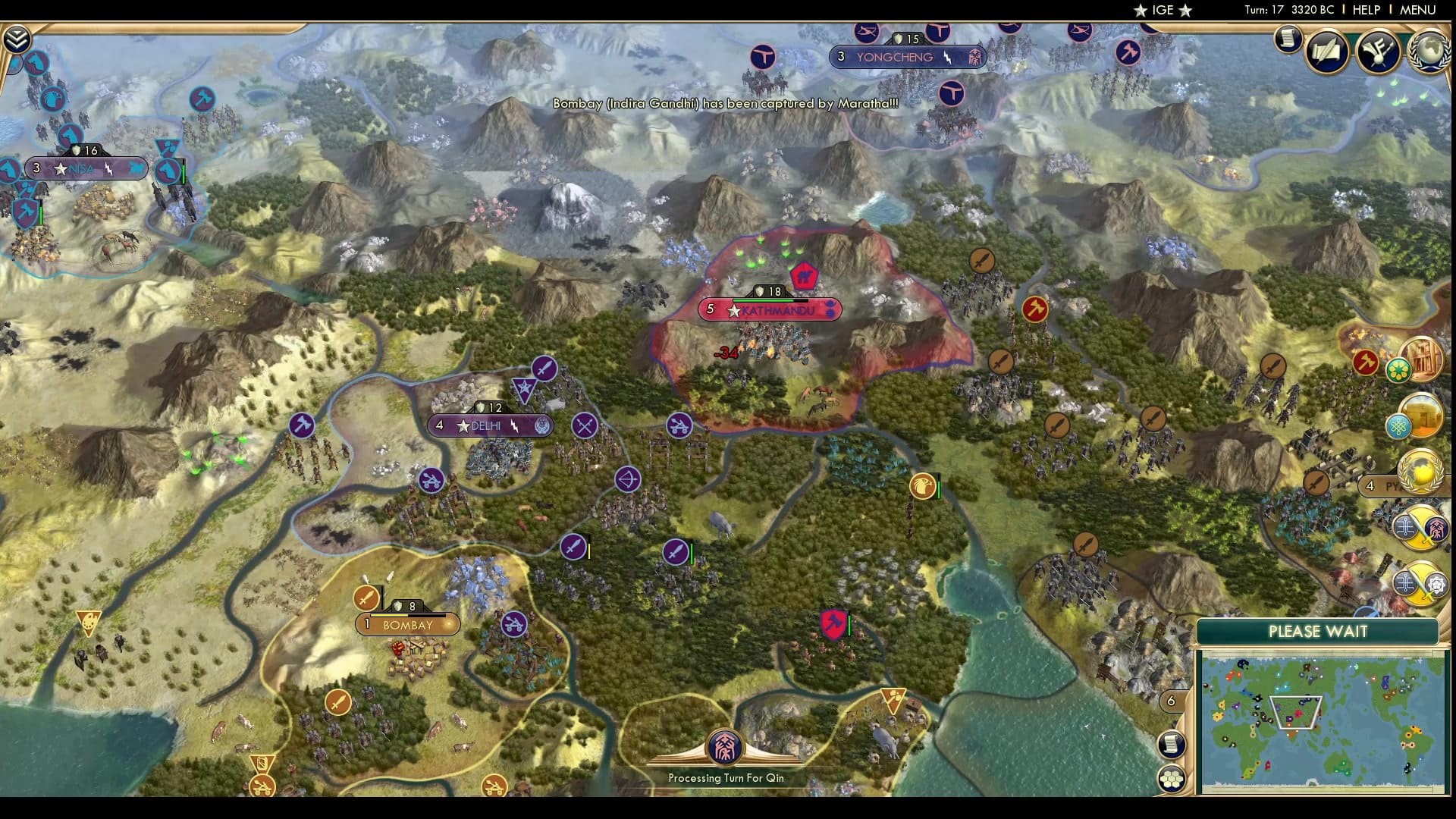The image size is (1456, 819).
Task: Open the notification log scroll icon
Action: pyautogui.click(x=1288, y=40)
